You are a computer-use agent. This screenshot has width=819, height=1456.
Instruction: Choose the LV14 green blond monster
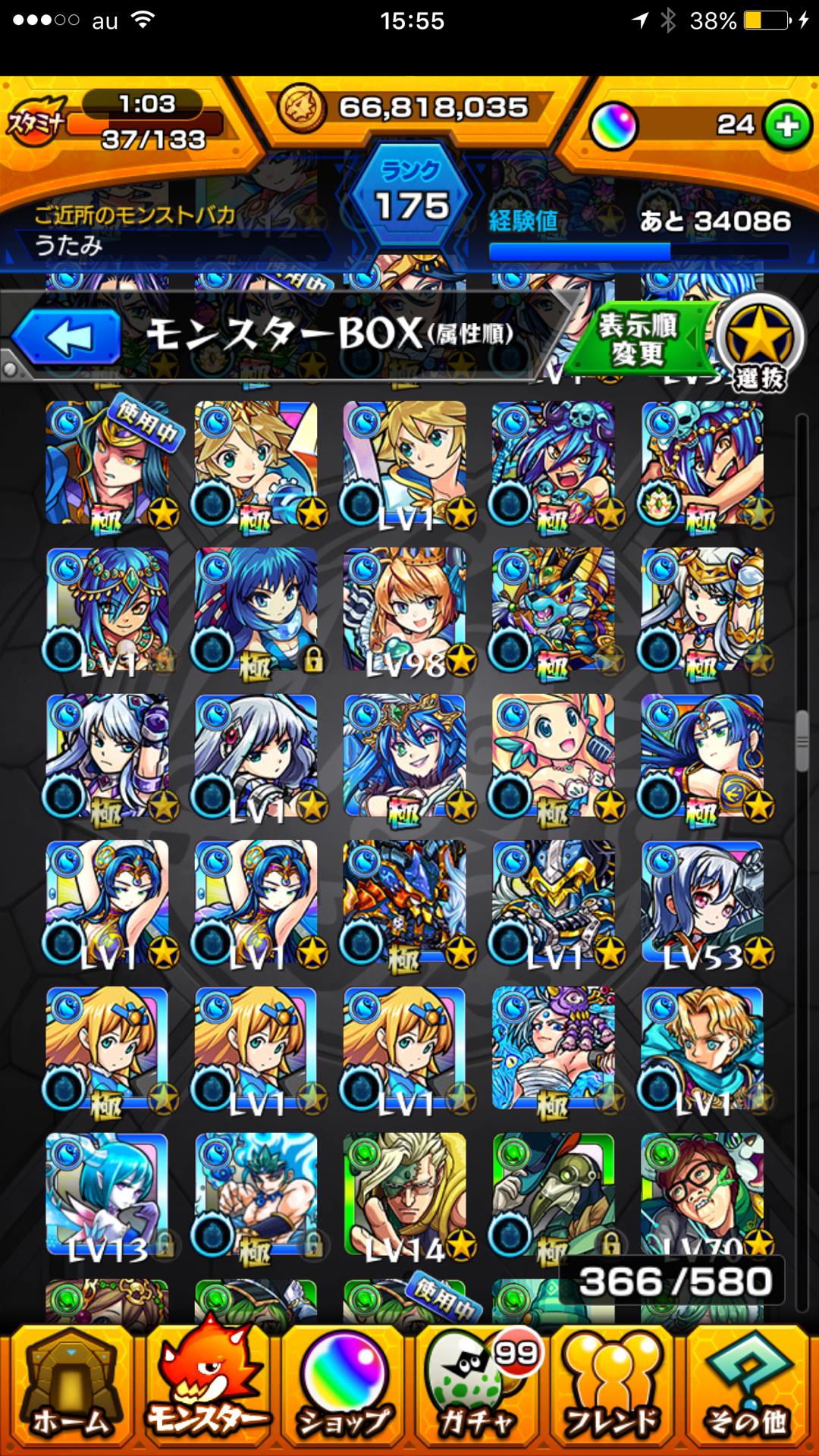405,1194
